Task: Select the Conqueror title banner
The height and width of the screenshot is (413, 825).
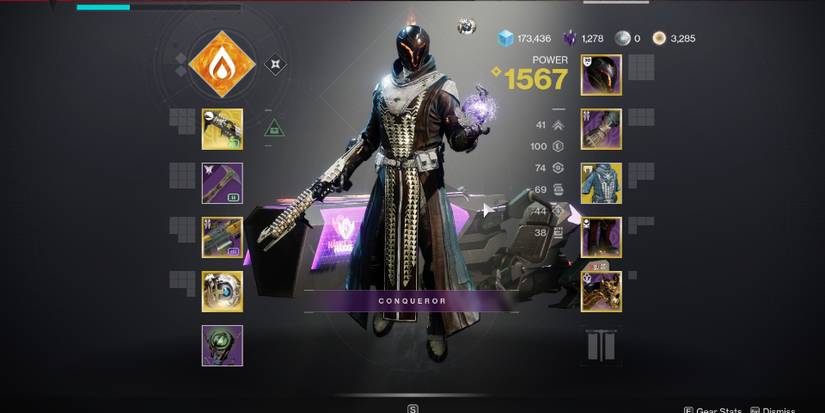Action: pos(412,300)
